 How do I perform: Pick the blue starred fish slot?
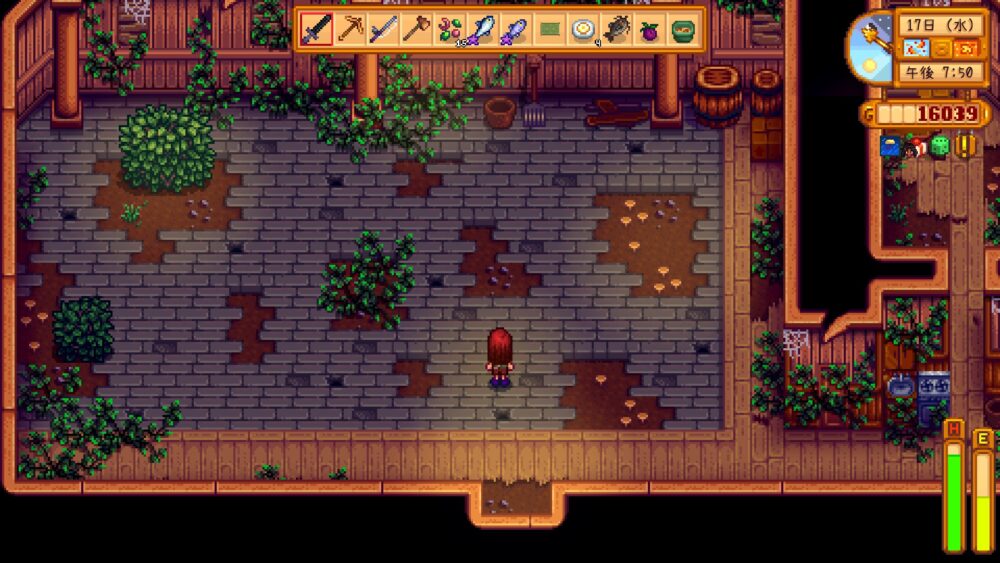(x=483, y=29)
